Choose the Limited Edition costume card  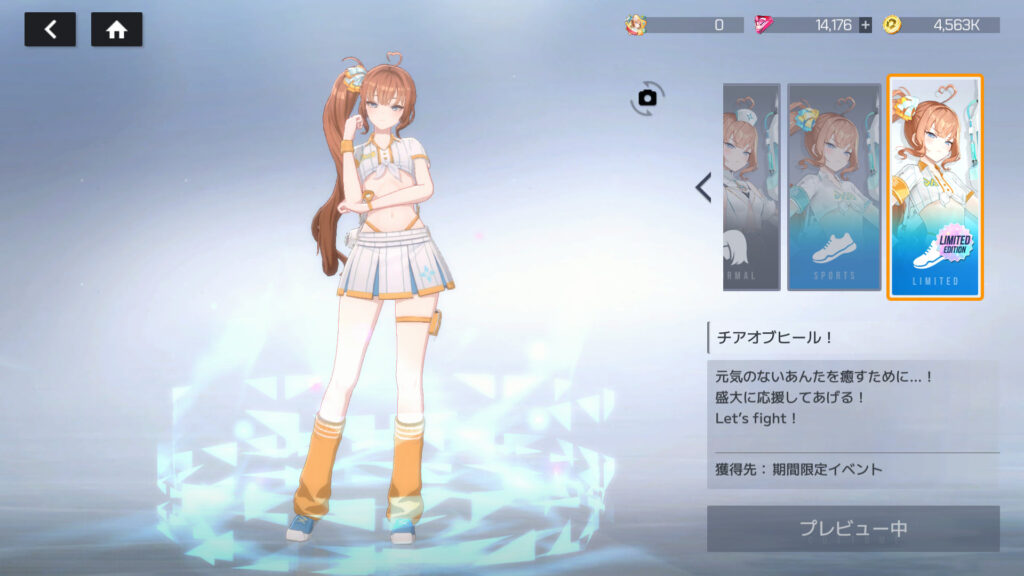(x=935, y=187)
